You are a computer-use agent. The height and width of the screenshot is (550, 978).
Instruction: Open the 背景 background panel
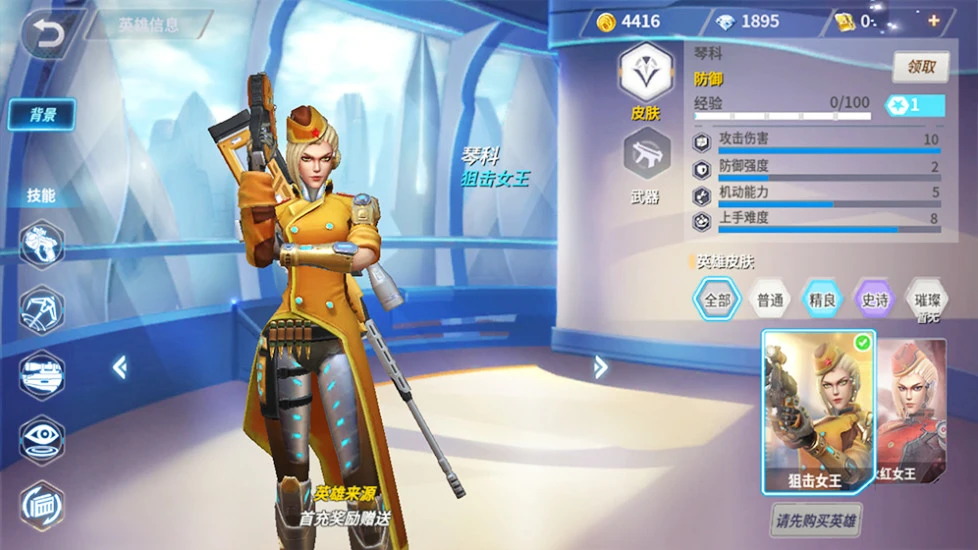(42, 114)
